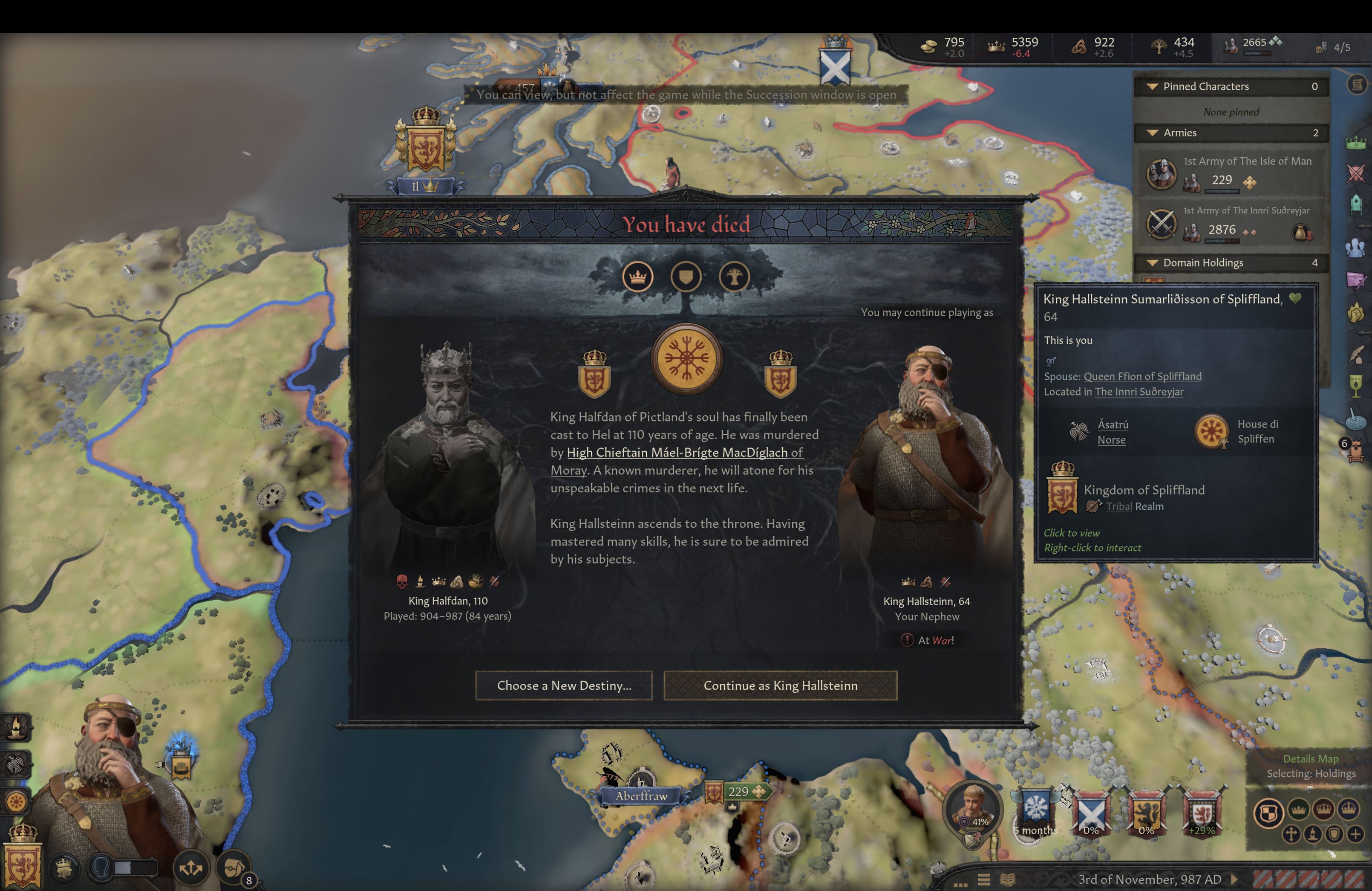The width and height of the screenshot is (1372, 891).
Task: Click the House di Spliffen golden emblem
Action: pos(1211,431)
